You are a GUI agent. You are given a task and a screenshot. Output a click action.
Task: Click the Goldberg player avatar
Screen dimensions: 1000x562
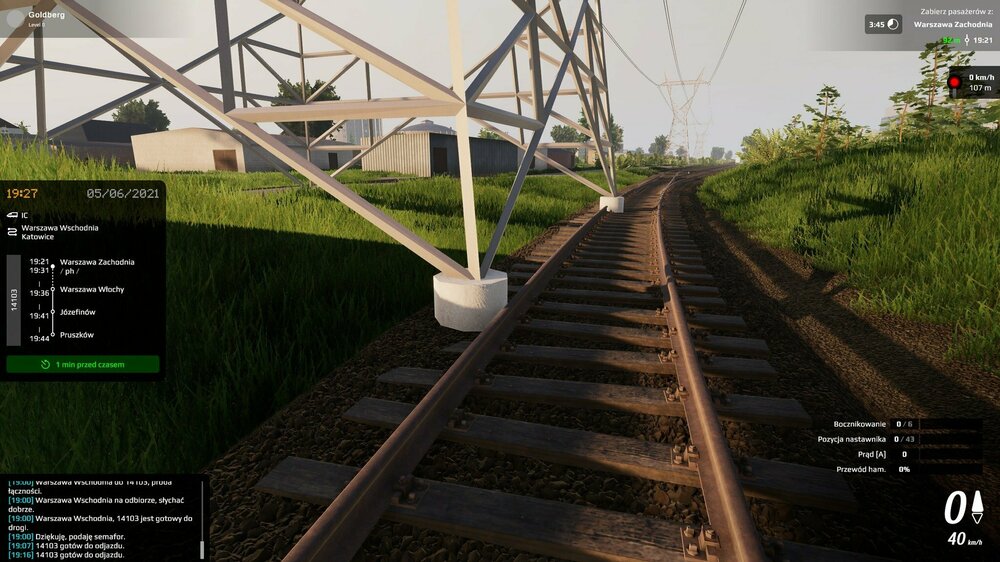click(x=14, y=18)
